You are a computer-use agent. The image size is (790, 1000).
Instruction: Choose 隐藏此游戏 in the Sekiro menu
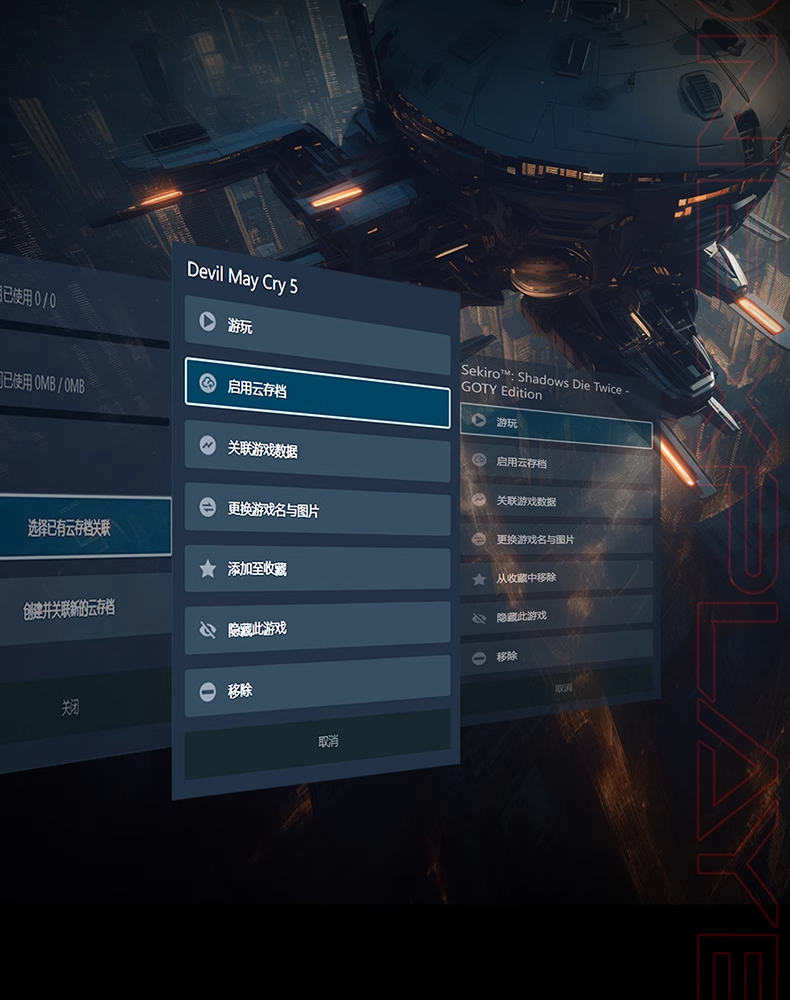pyautogui.click(x=557, y=617)
